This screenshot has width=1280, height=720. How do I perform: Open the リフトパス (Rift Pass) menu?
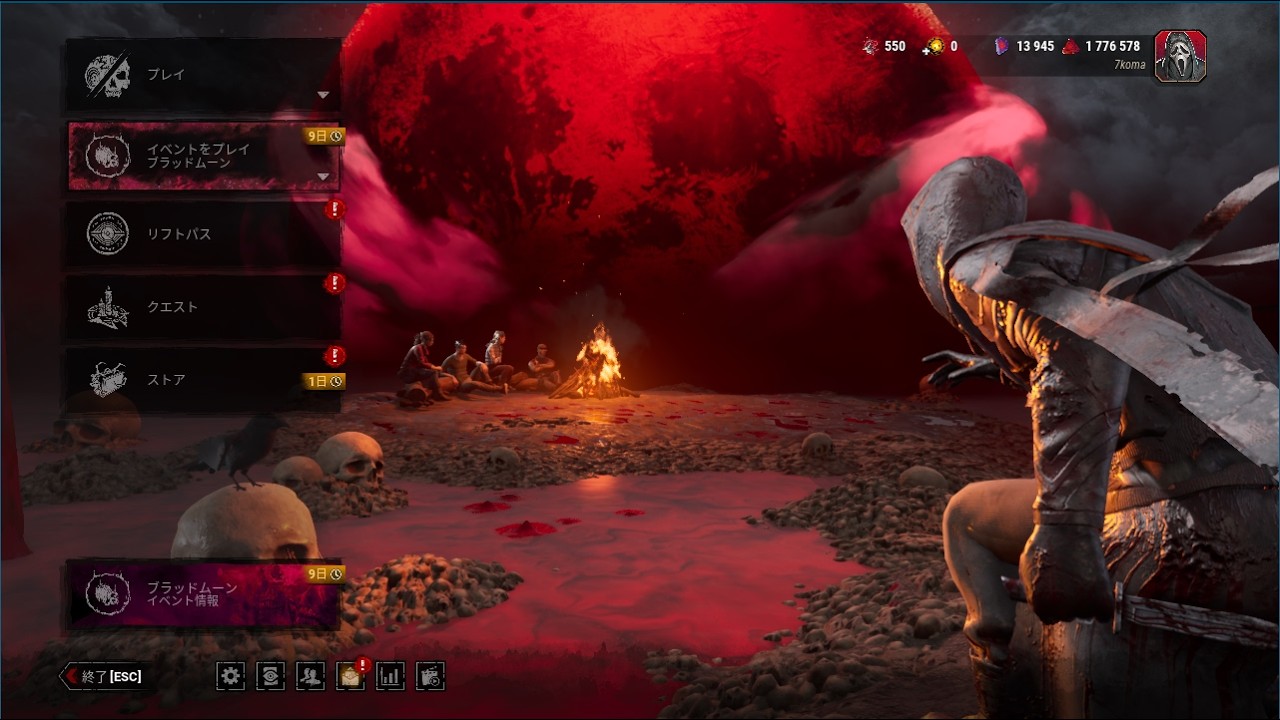click(x=203, y=234)
